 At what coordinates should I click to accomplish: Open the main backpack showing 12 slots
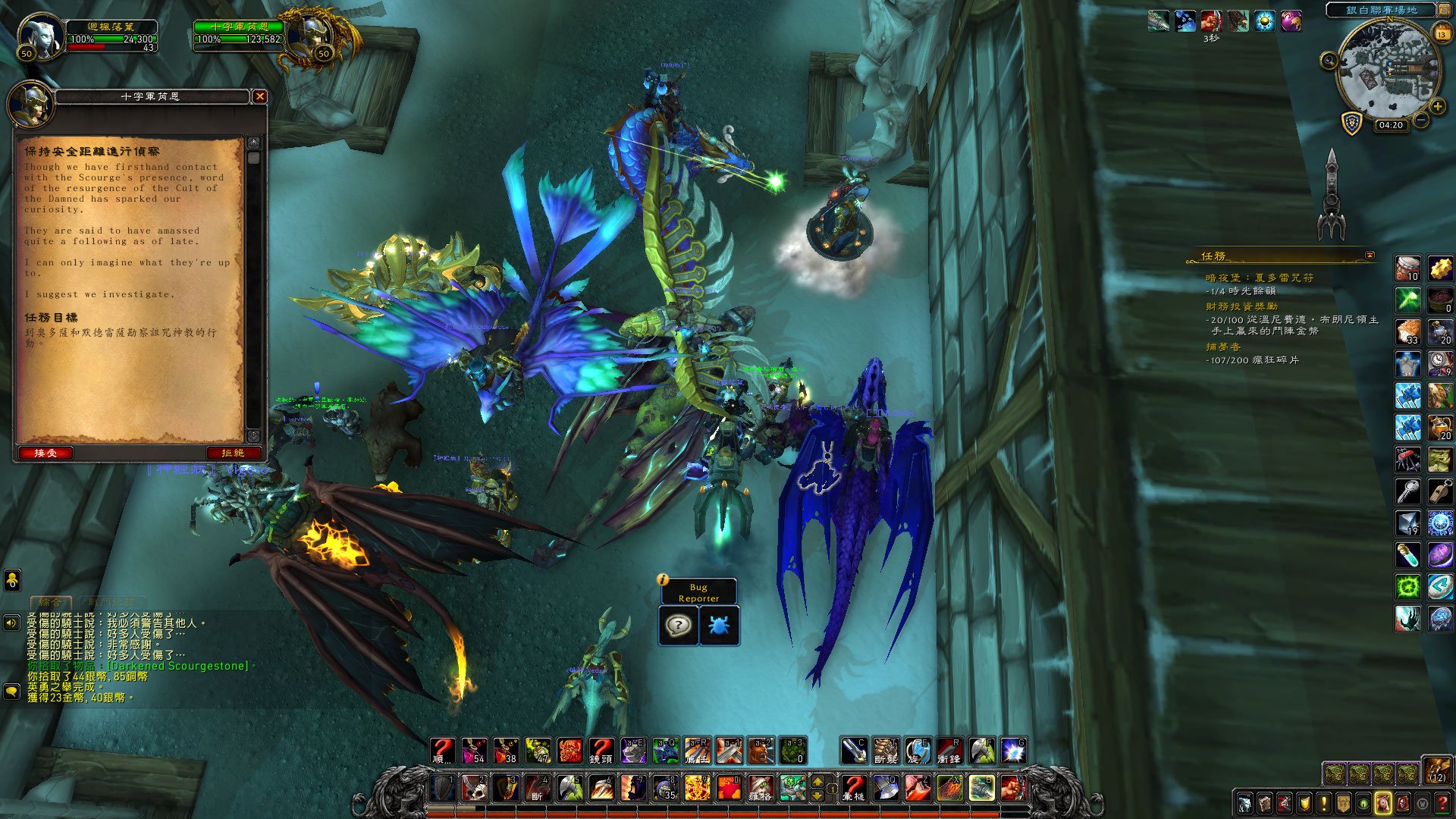point(1436,770)
